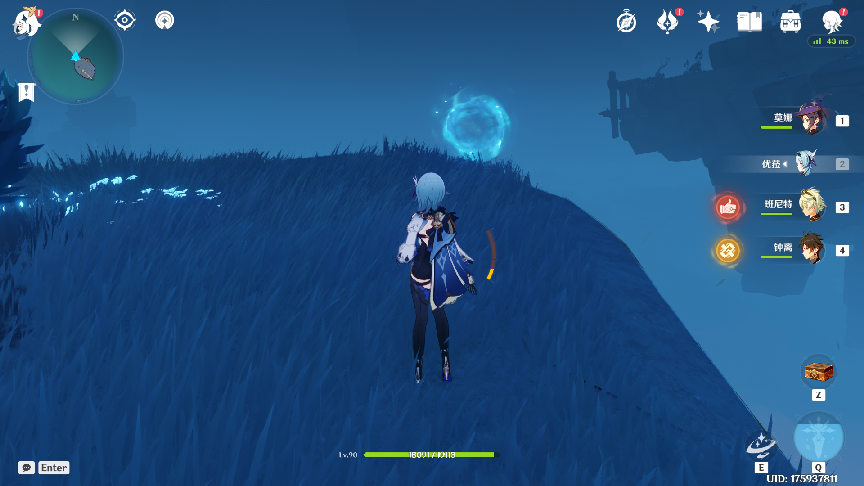Image resolution: width=864 pixels, height=486 pixels.
Task: Open the compass events icon
Action: (627, 21)
